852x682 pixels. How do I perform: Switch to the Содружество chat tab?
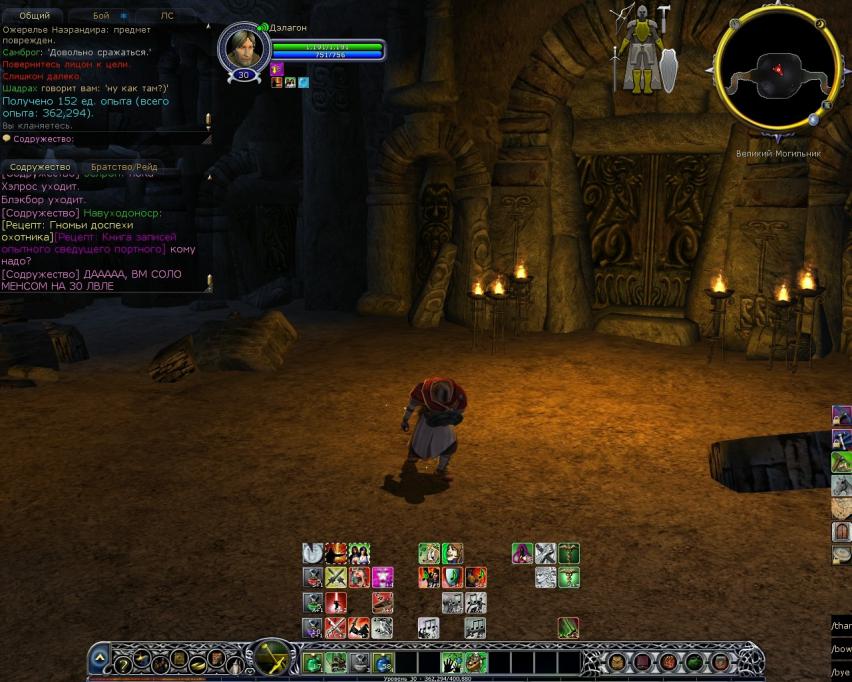tap(41, 167)
